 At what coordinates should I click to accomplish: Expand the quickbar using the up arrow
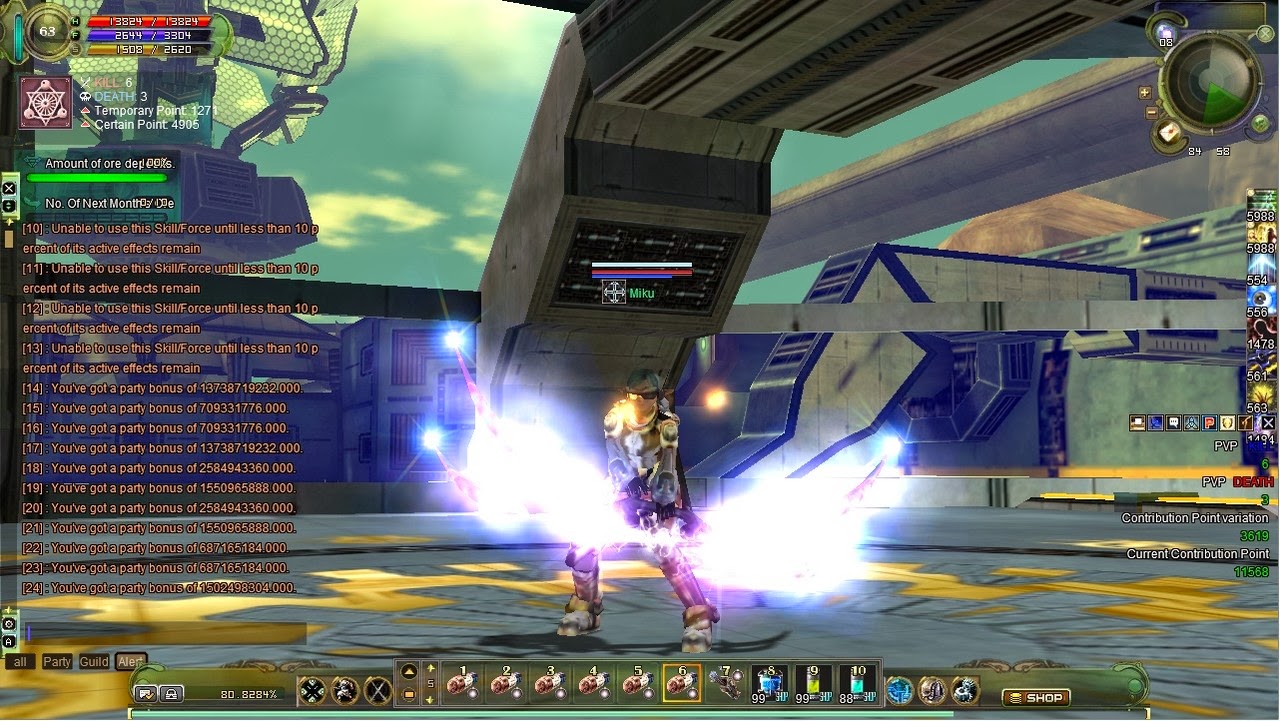click(408, 670)
